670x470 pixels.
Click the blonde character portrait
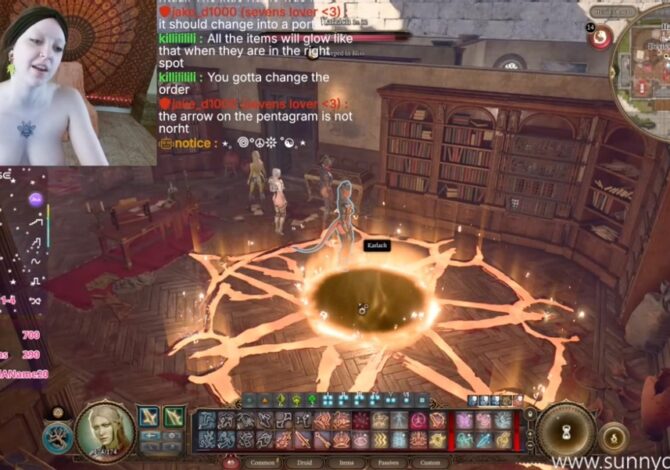click(x=106, y=431)
